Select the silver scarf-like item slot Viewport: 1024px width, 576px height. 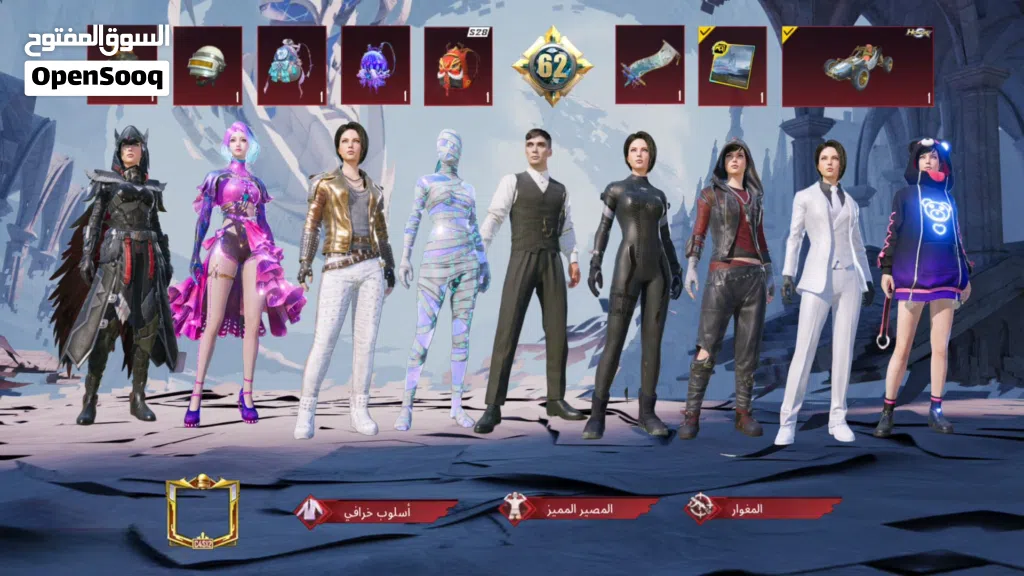click(649, 65)
